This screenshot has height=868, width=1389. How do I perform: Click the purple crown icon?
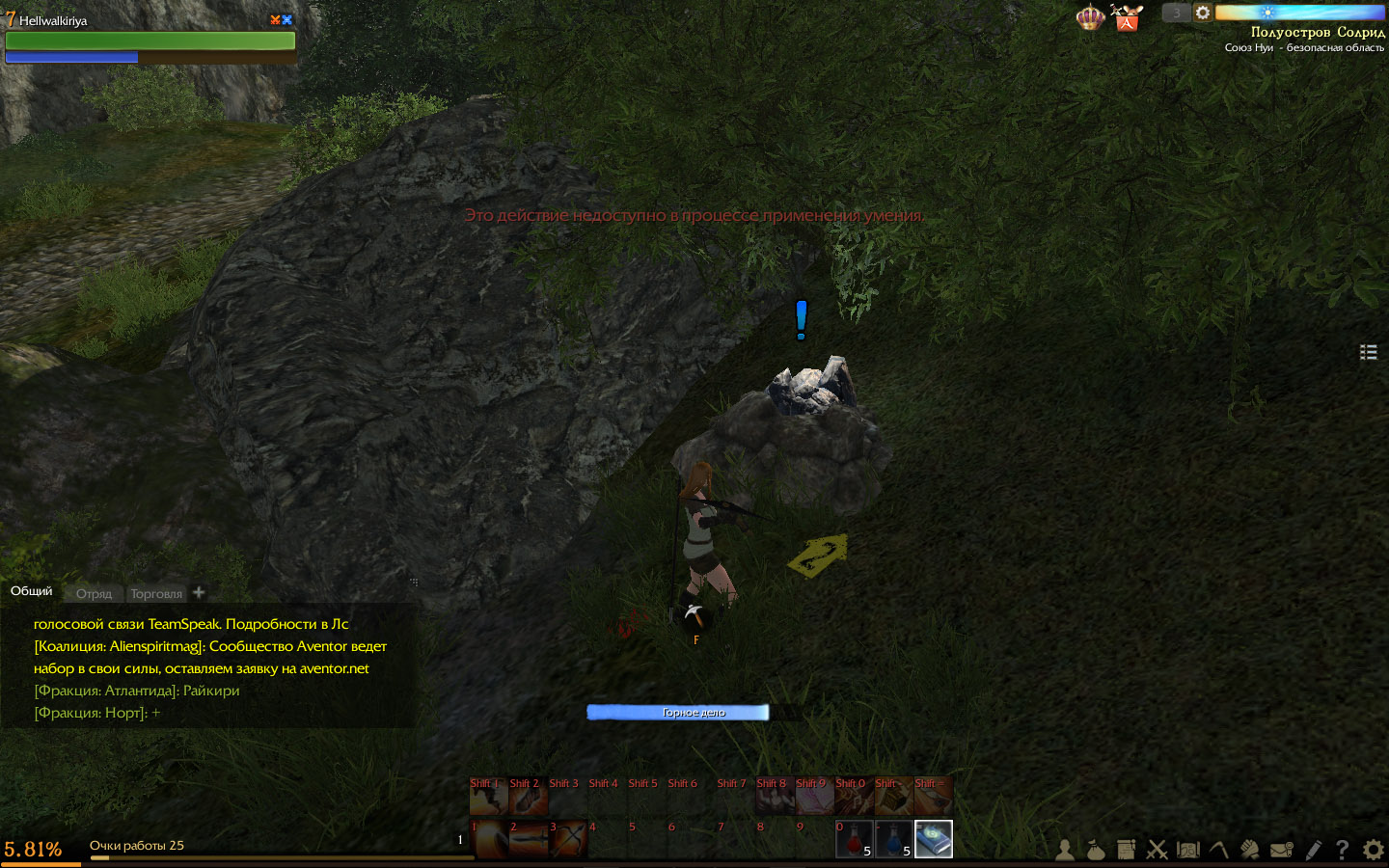click(1090, 17)
